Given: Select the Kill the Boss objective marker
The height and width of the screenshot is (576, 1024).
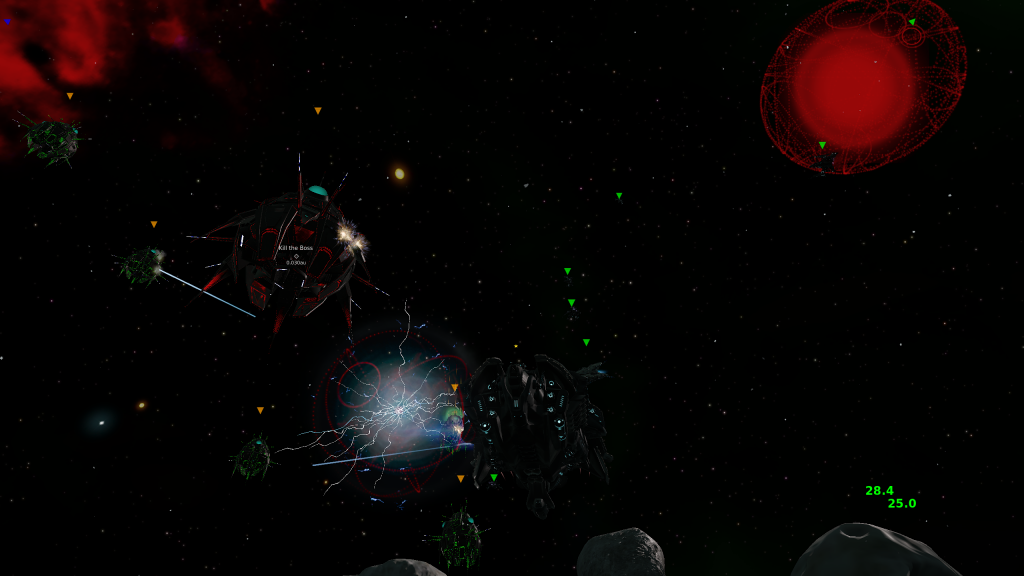Looking at the screenshot, I should [x=296, y=255].
